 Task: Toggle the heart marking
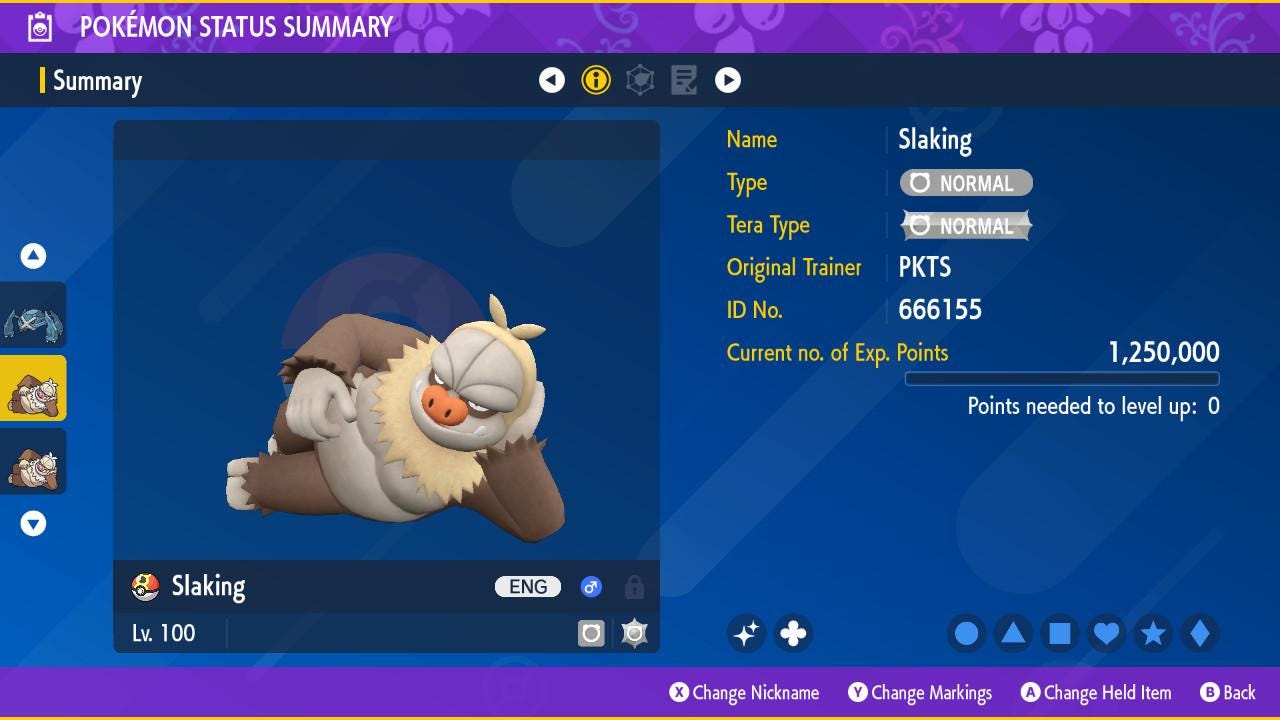pos(1106,633)
